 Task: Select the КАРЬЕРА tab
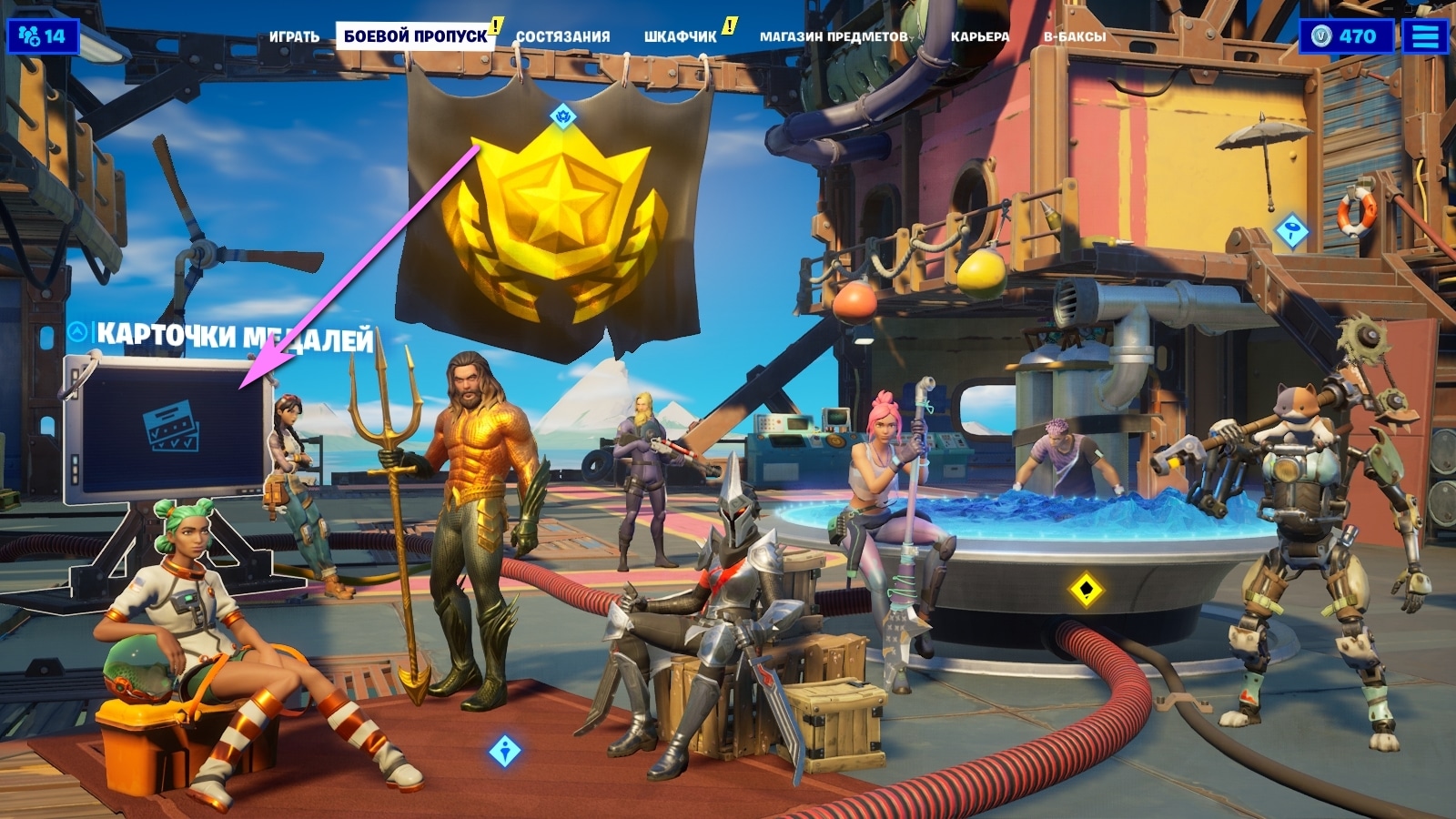click(979, 36)
